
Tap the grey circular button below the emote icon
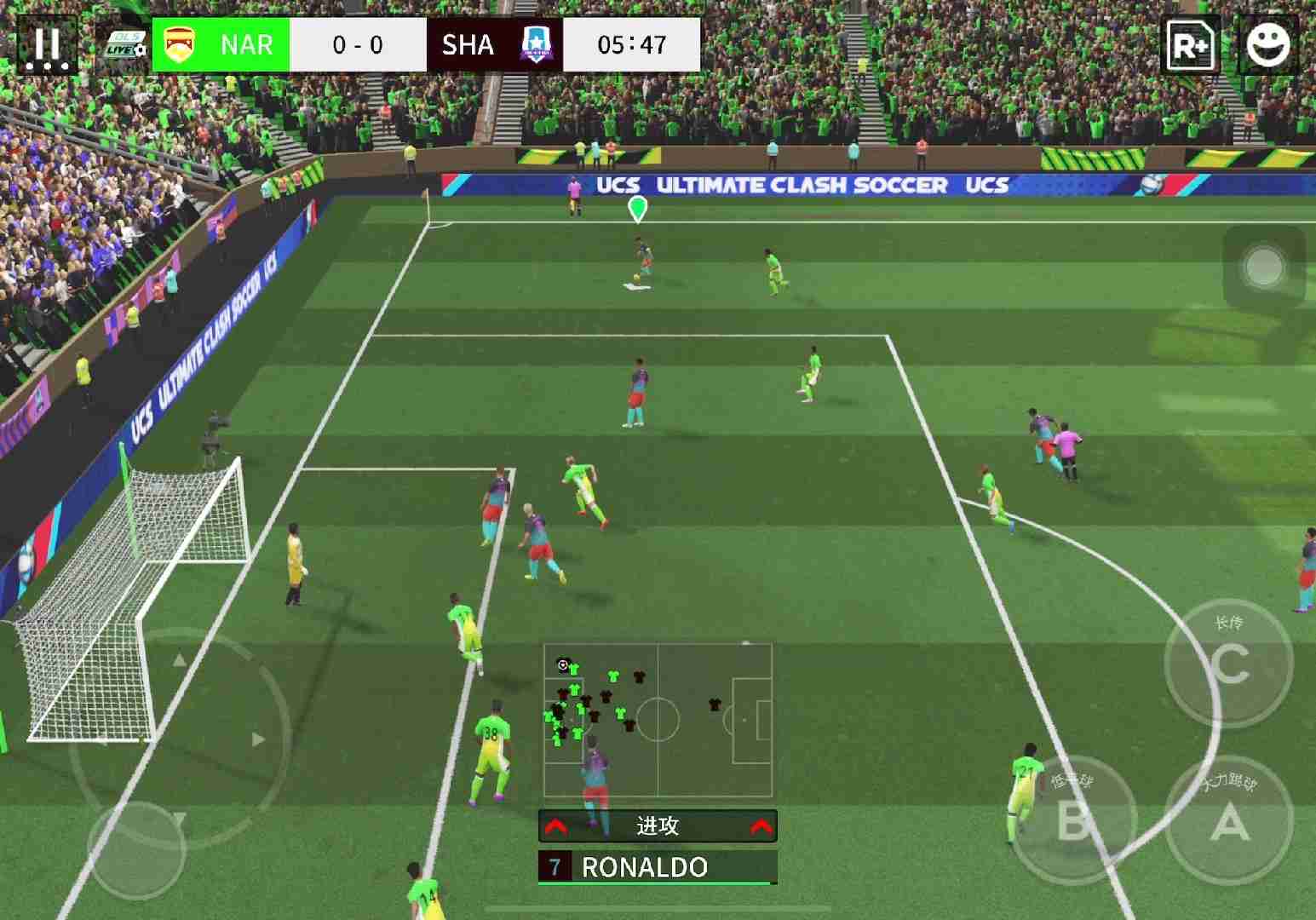(x=1264, y=267)
